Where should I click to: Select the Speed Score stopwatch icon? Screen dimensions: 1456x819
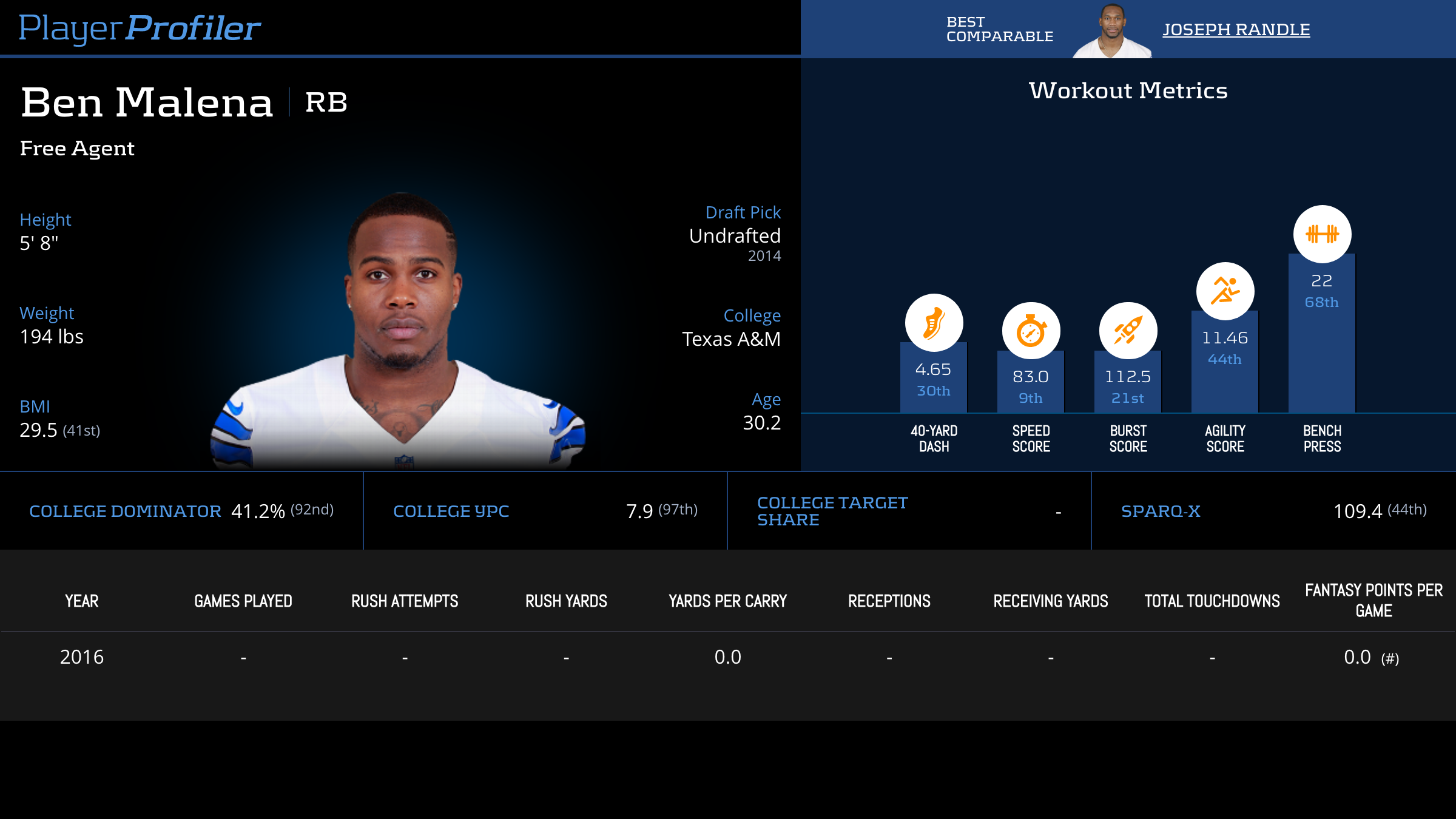(x=1031, y=331)
